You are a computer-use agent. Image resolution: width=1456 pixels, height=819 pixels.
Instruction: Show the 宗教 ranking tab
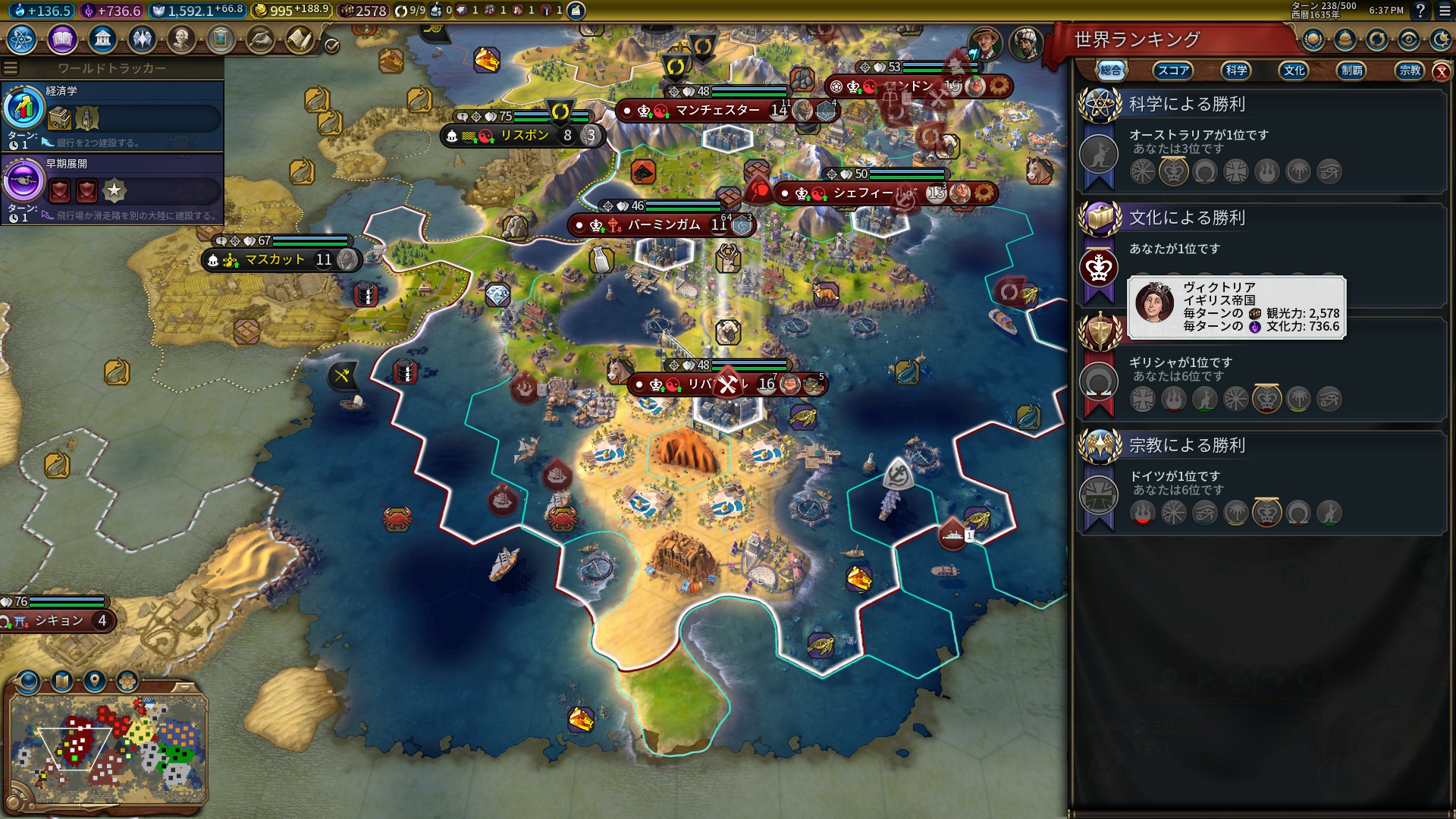(x=1410, y=71)
